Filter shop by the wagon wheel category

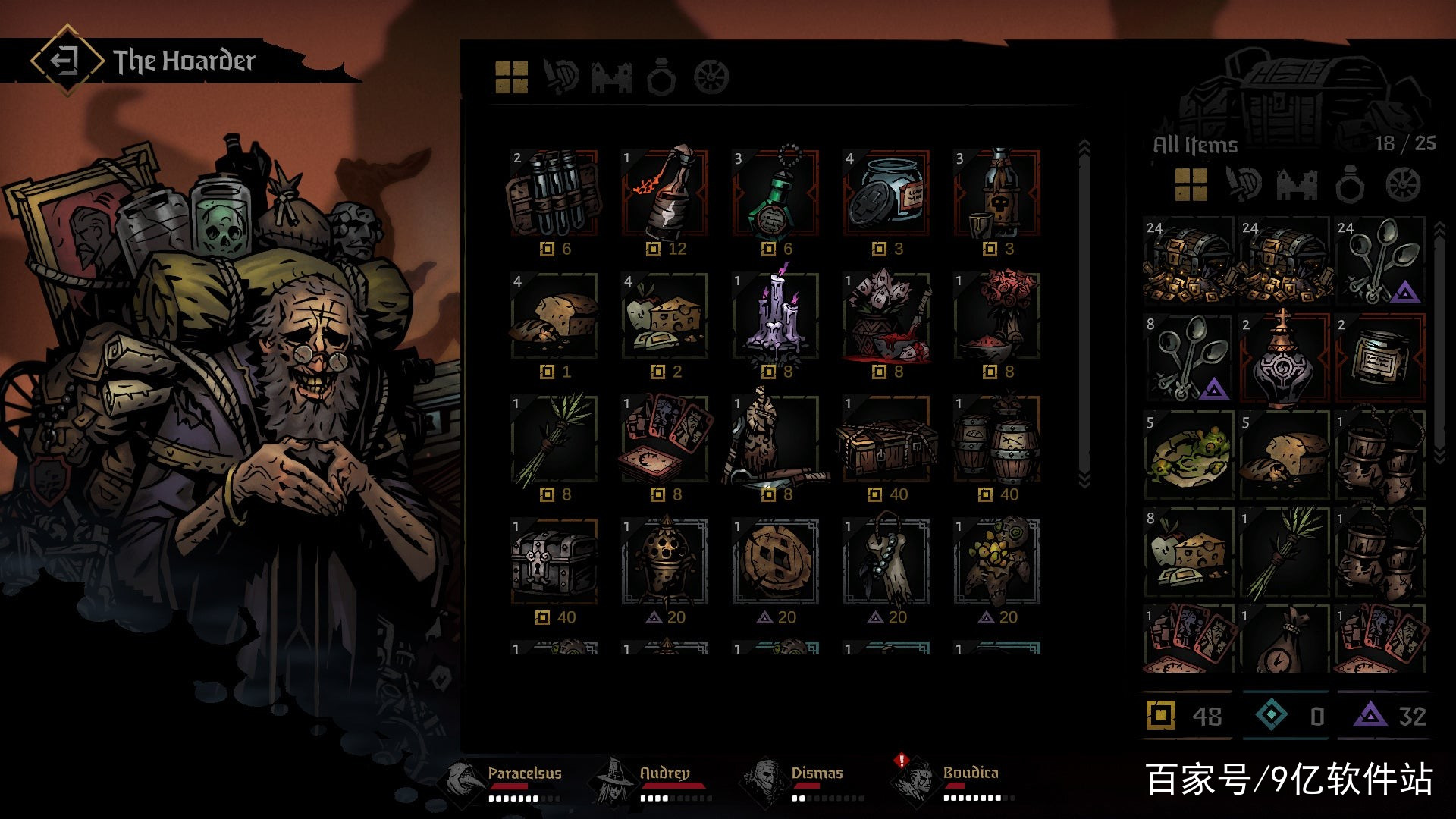(711, 77)
